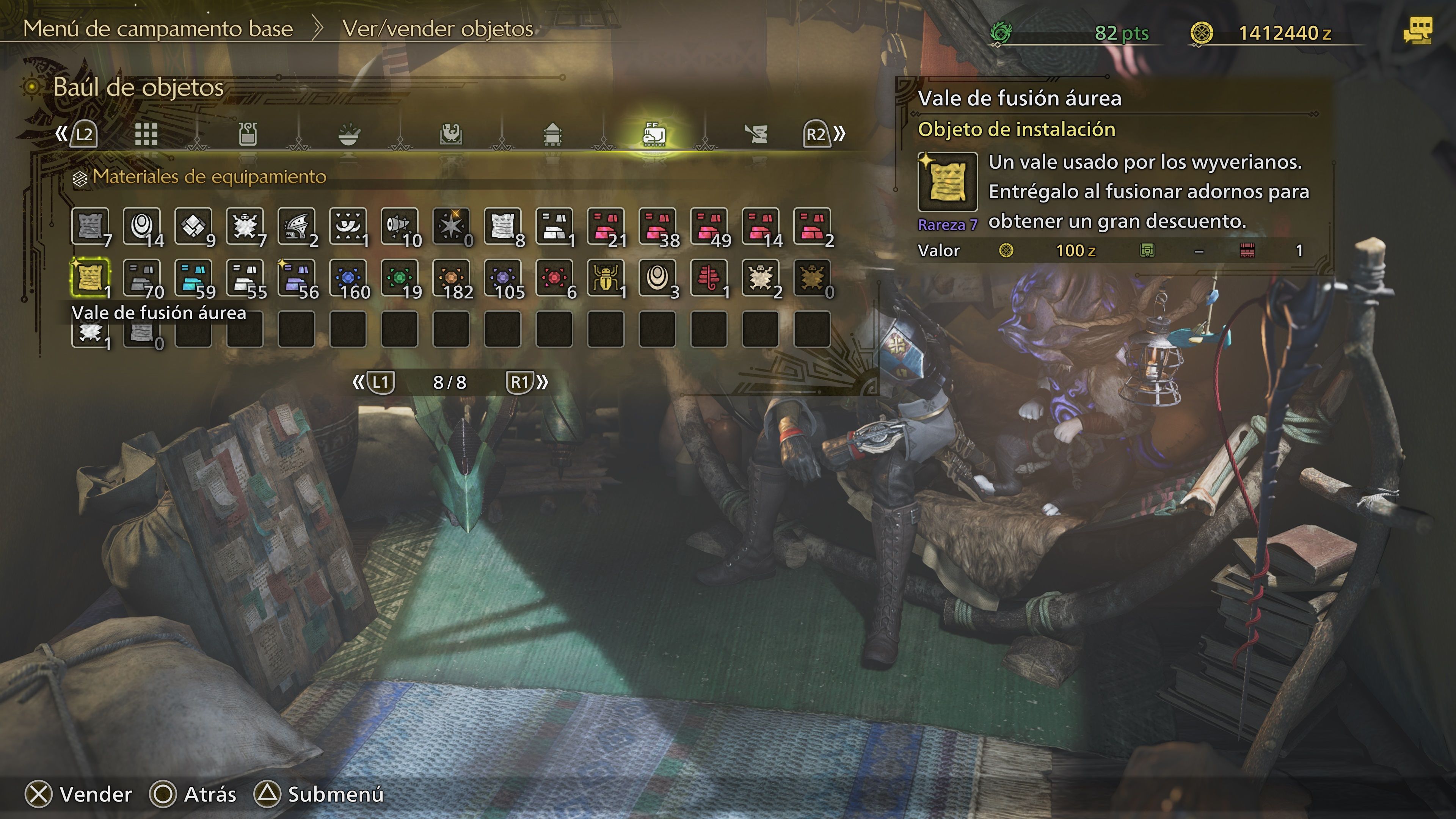Choose the orange gem slot with 182
The width and height of the screenshot is (1456, 819).
[451, 277]
